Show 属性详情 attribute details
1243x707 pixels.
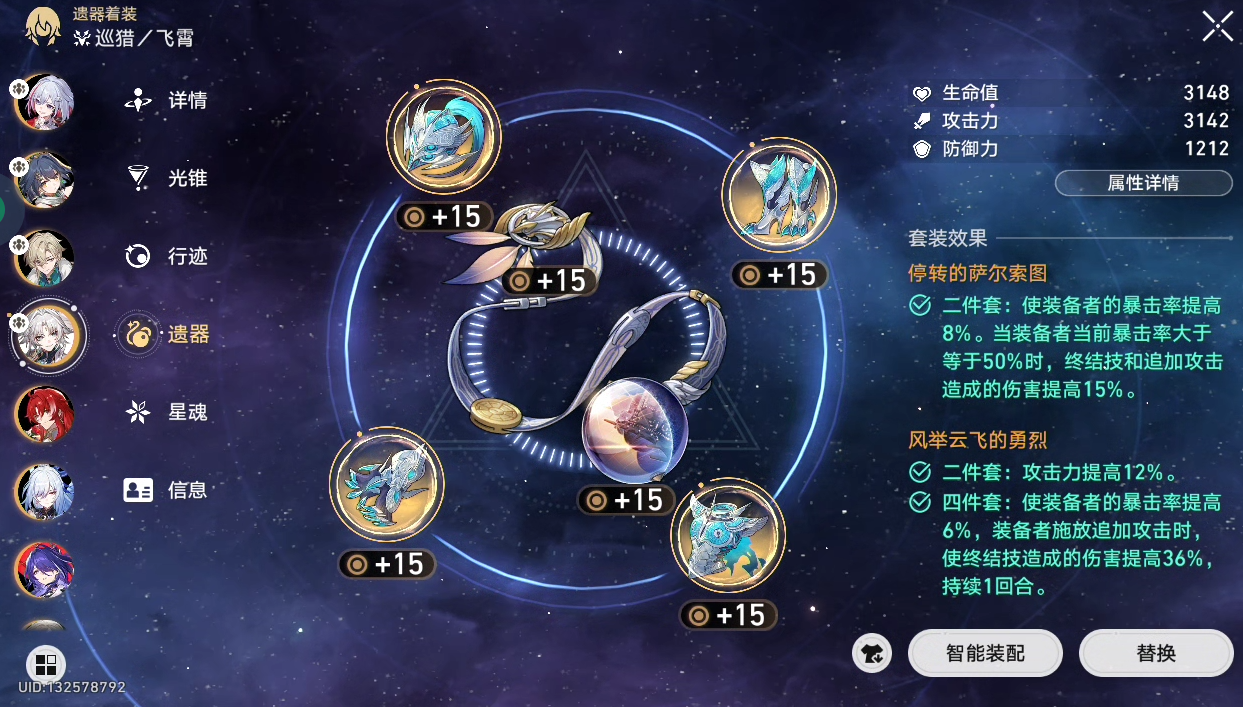coord(1143,184)
